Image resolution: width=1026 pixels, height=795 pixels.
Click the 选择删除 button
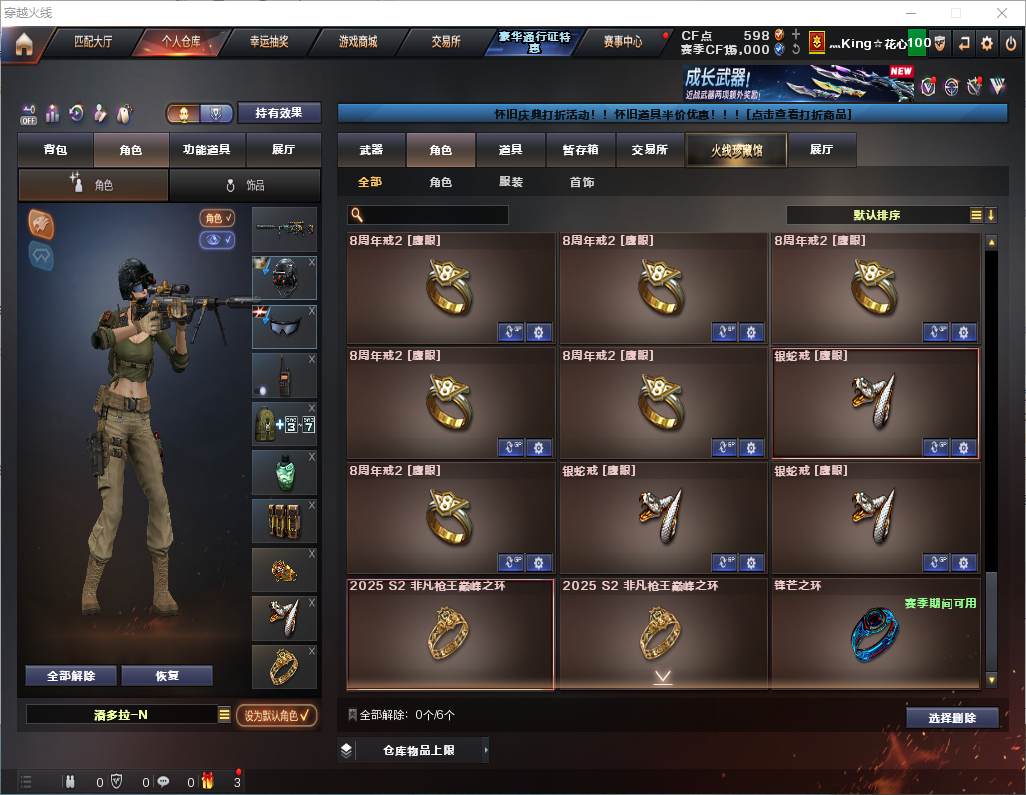pos(952,718)
